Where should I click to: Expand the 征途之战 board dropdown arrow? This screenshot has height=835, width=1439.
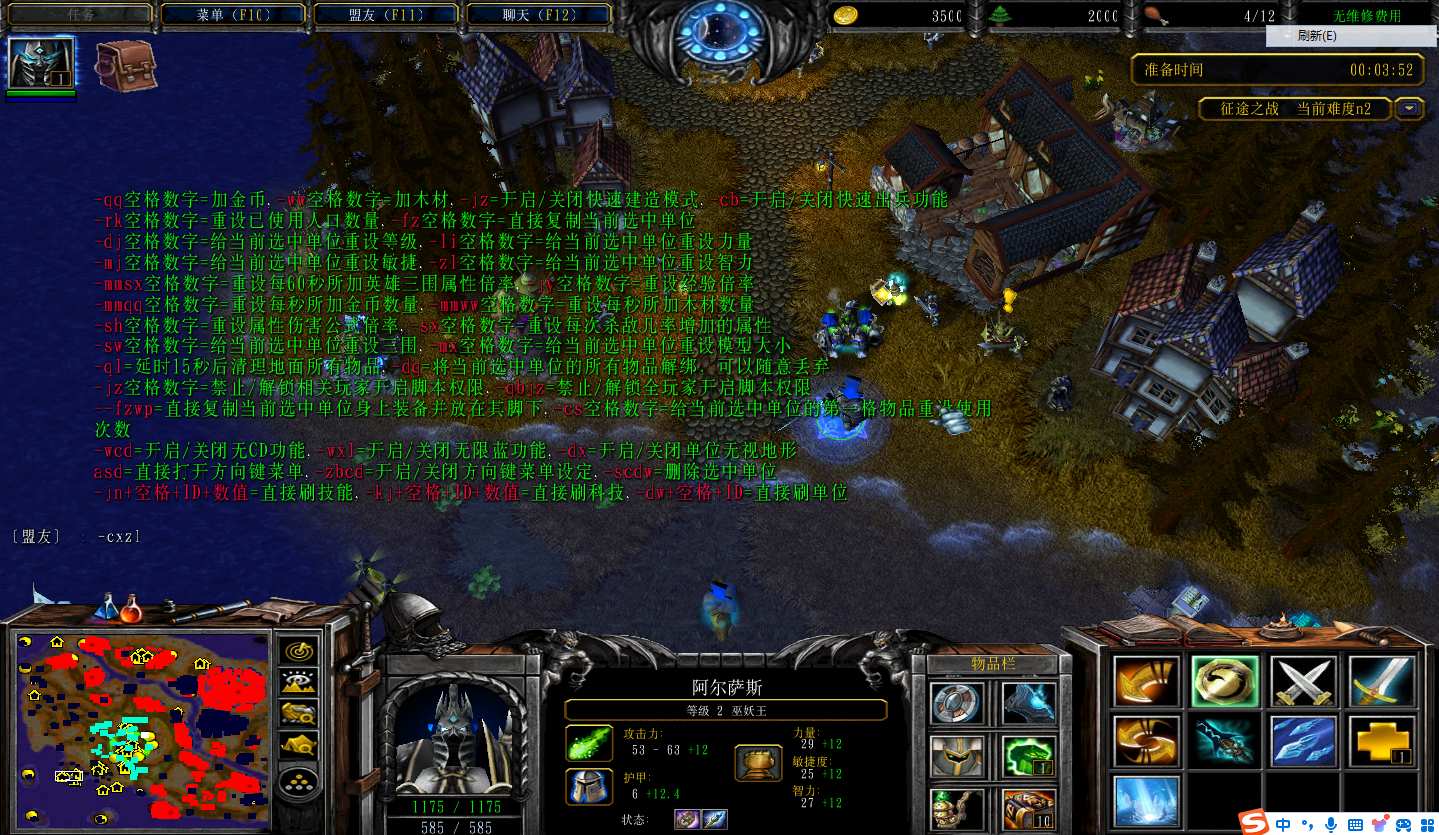[1409, 109]
